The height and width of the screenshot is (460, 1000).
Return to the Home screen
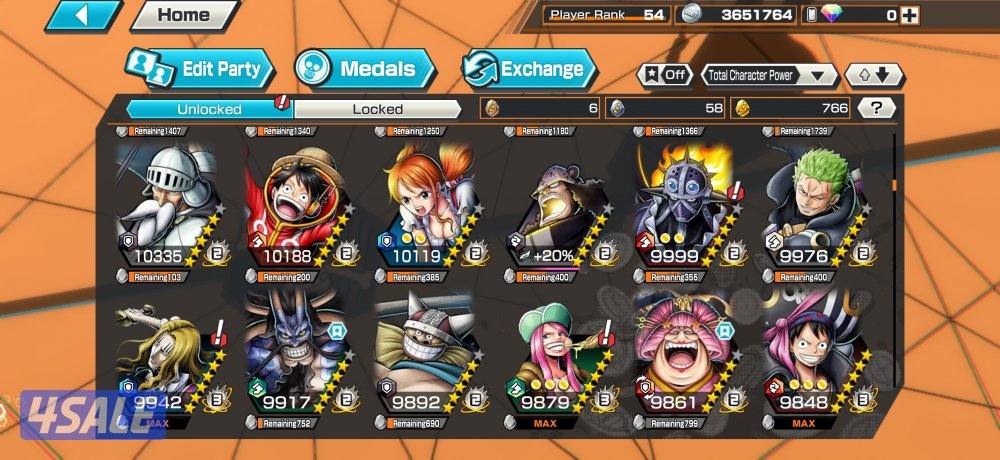[x=184, y=16]
